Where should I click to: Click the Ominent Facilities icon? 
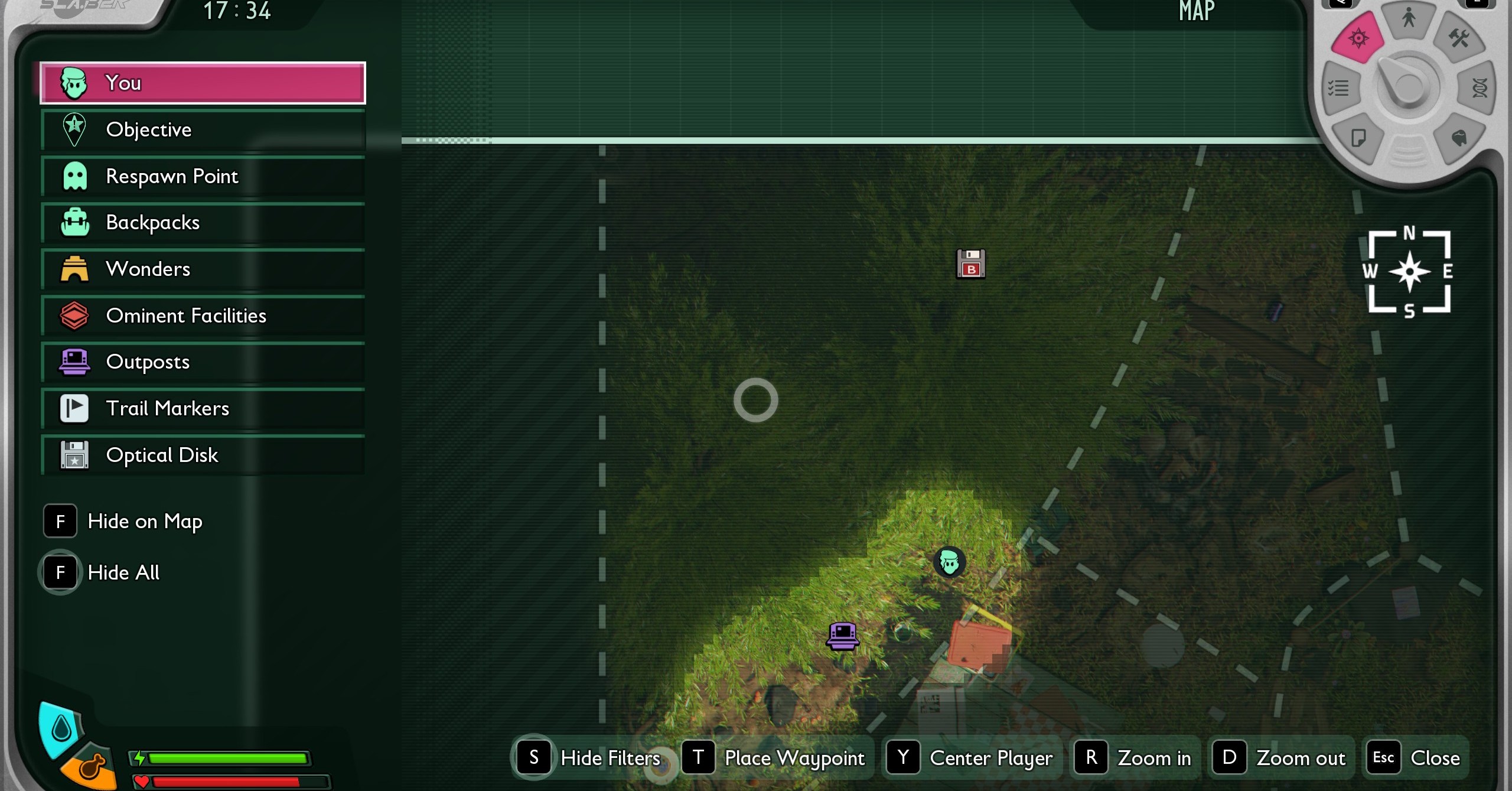[x=75, y=315]
